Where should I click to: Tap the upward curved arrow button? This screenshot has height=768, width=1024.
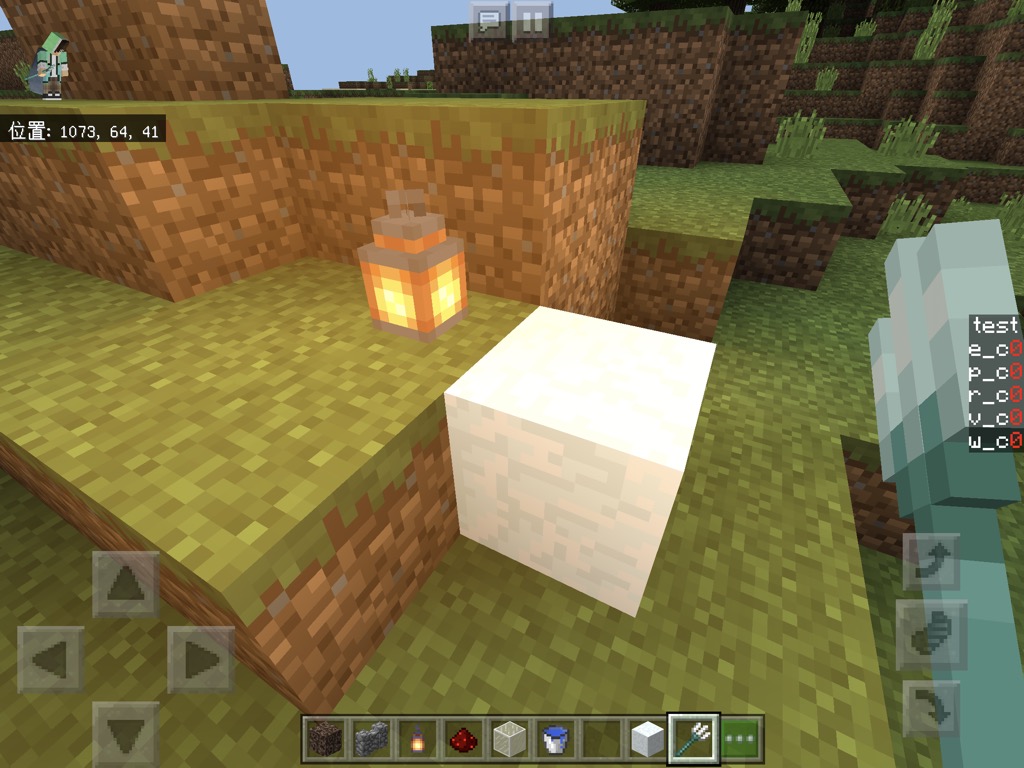[931, 562]
